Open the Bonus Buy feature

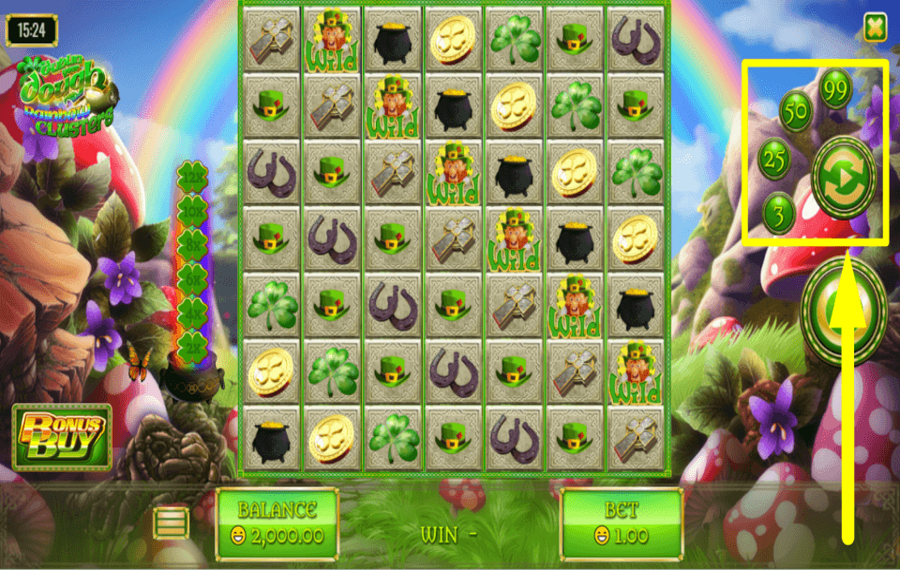61,437
